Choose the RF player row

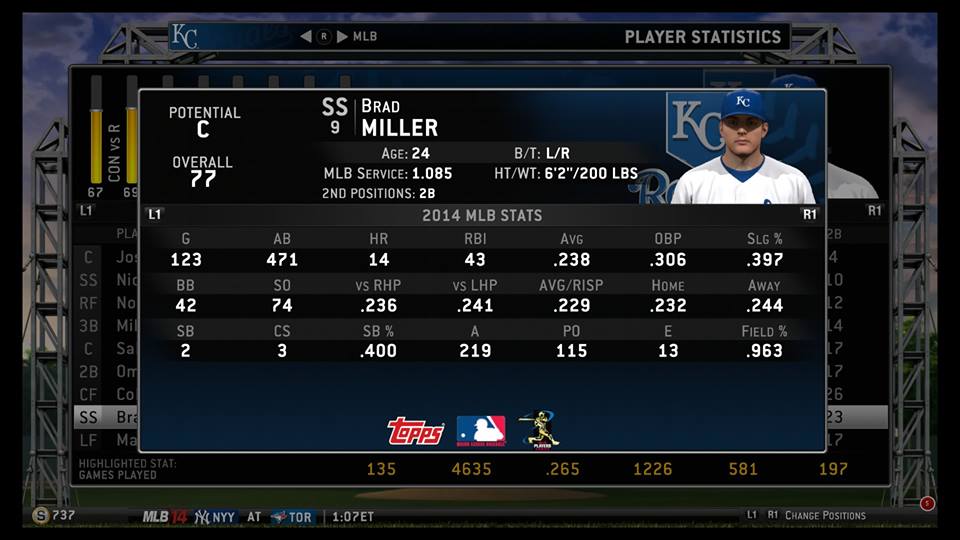(x=106, y=303)
